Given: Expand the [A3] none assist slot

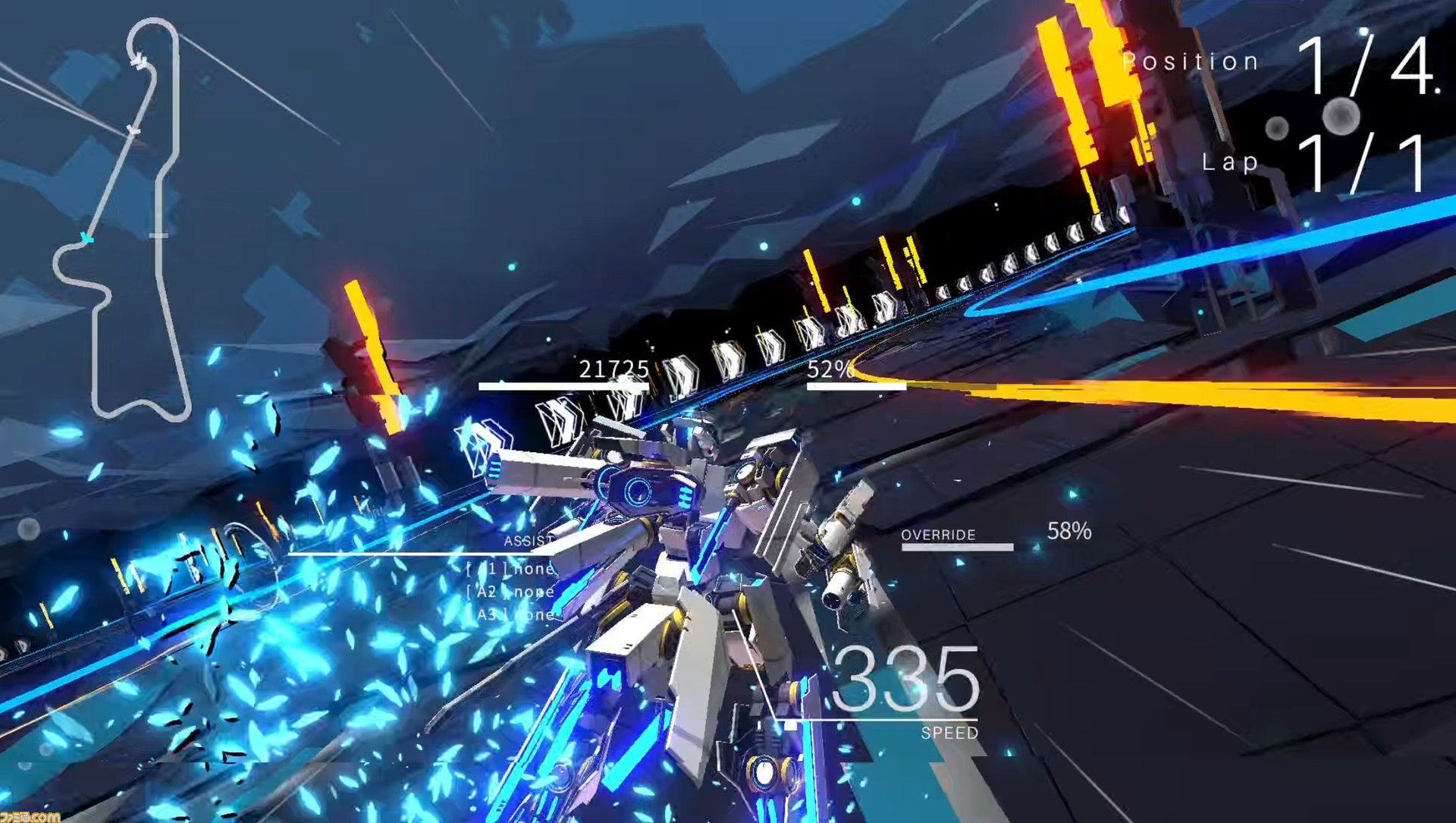Looking at the screenshot, I should coord(510,614).
